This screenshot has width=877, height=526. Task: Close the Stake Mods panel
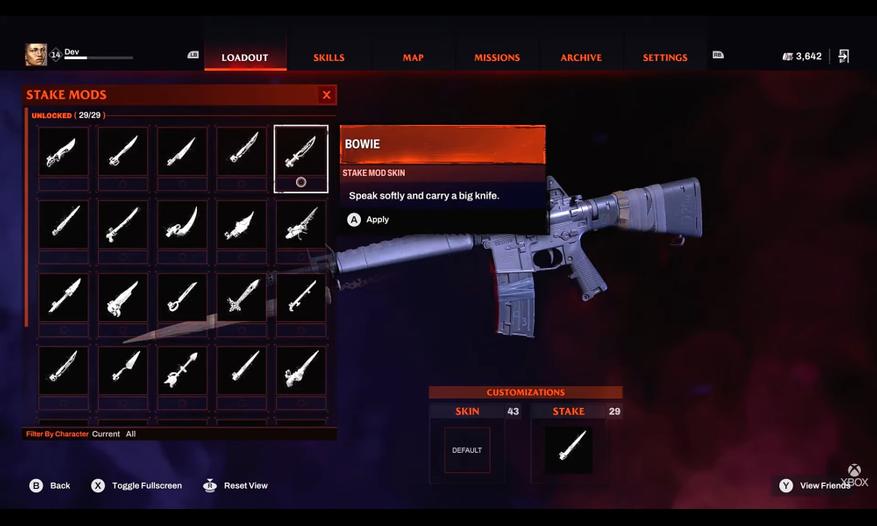coord(326,95)
